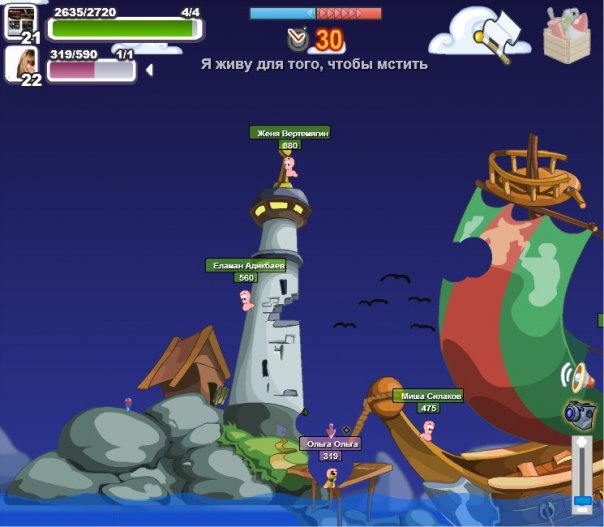This screenshot has height=527, width=604.
Task: Zoom in with the plus slider end
Action: pyautogui.click(x=581, y=443)
